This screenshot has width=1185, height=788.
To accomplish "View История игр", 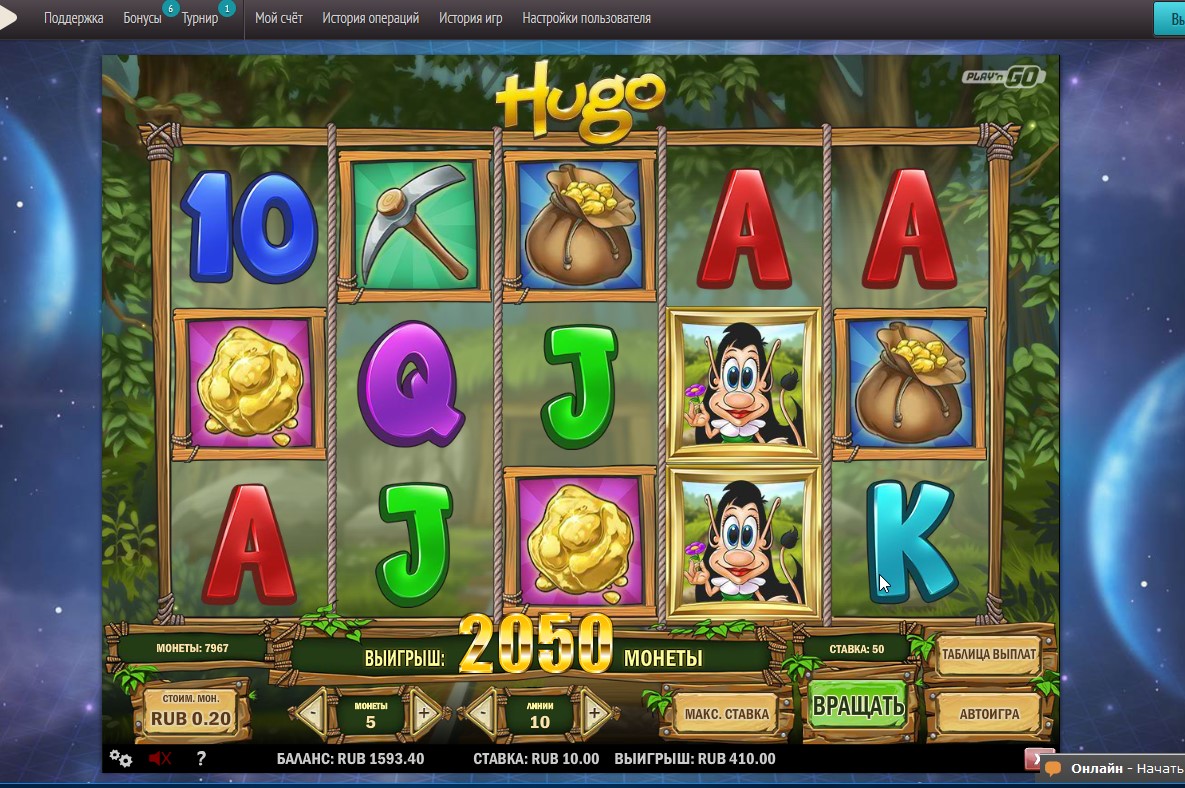I will (x=471, y=18).
